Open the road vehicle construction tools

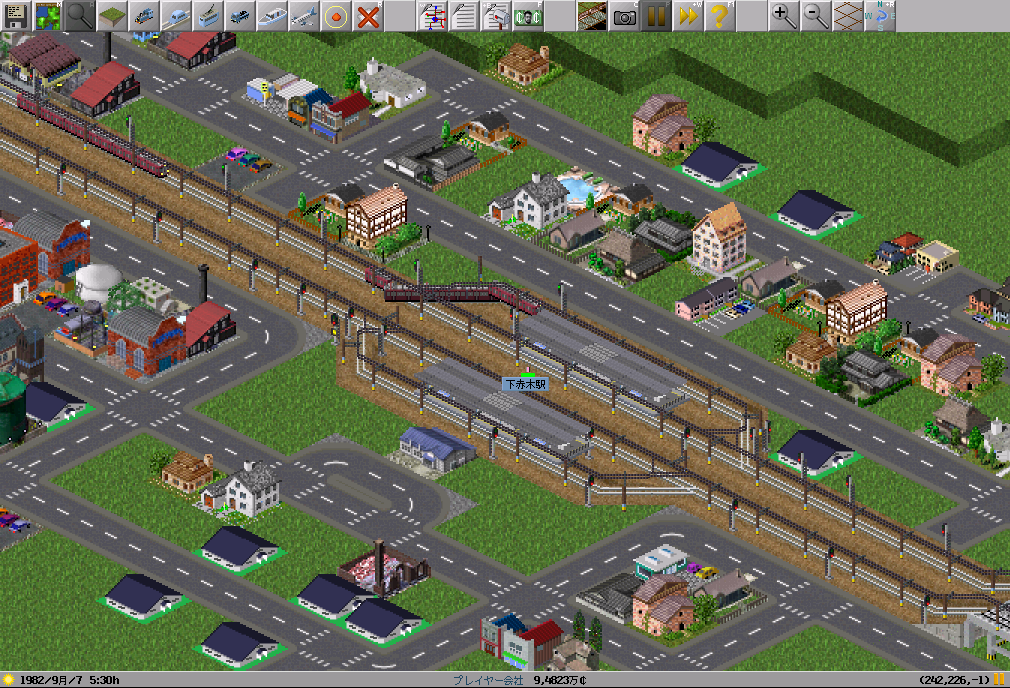[240, 15]
